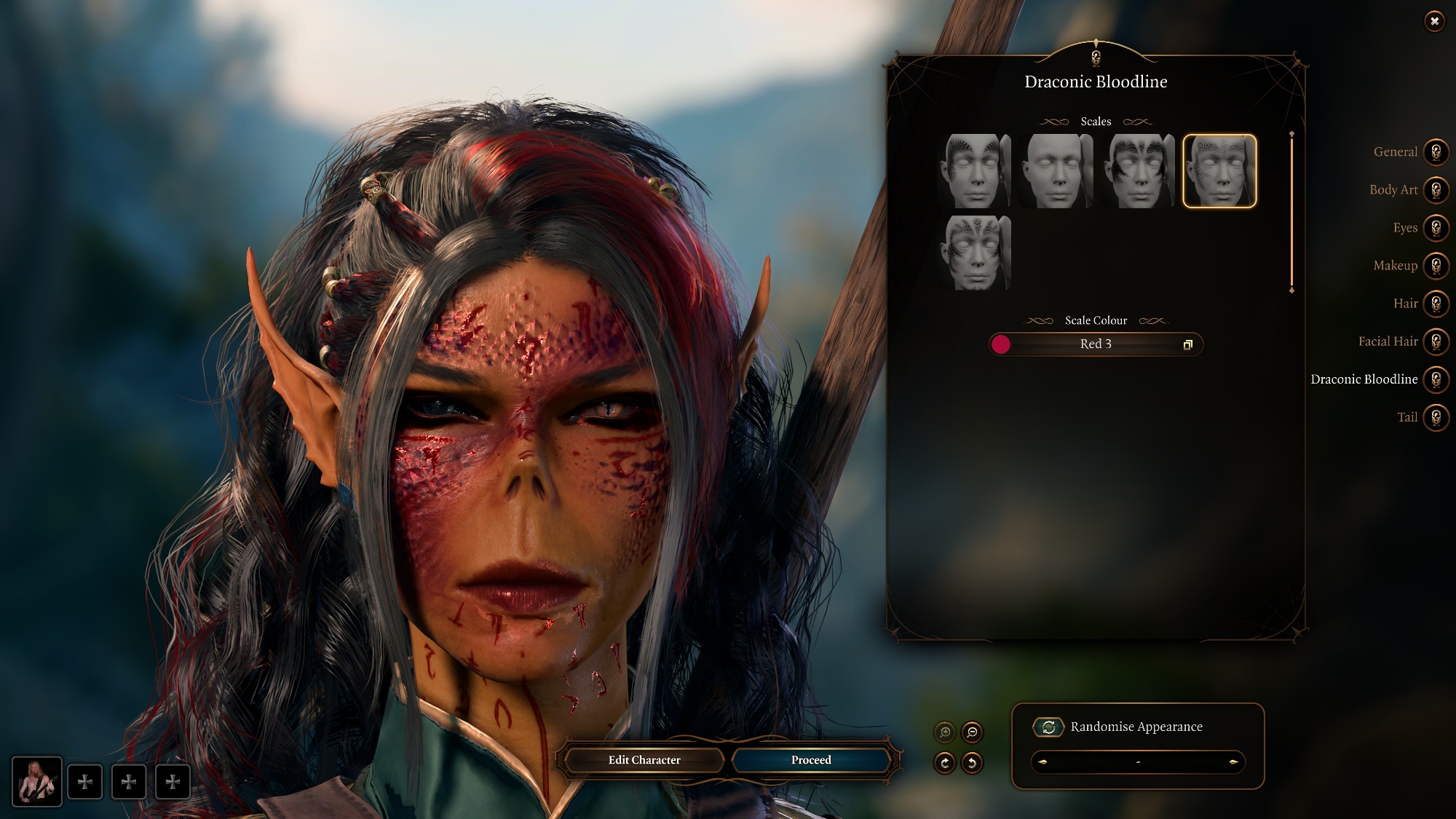Image resolution: width=1456 pixels, height=819 pixels.
Task: Open the Makeup tab
Action: (x=1436, y=266)
